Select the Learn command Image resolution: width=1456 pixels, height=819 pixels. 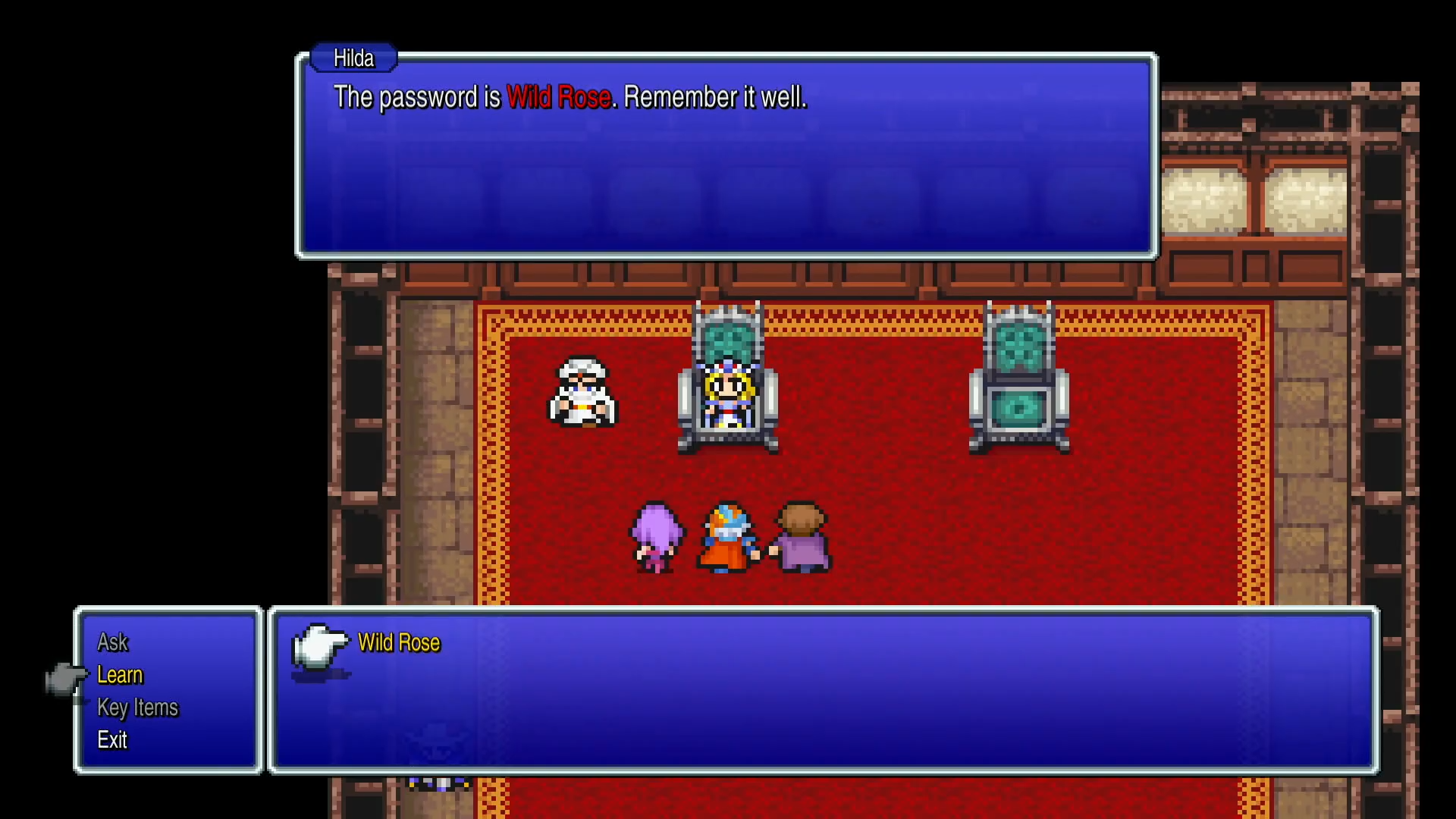coord(119,675)
